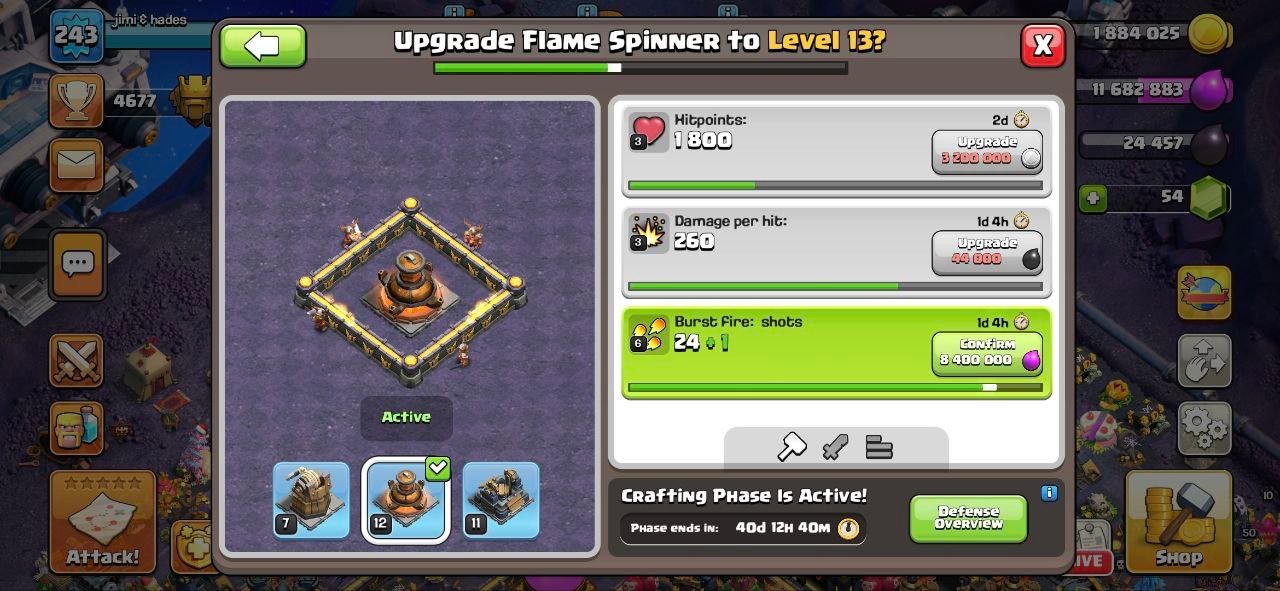Go back with the green arrow button
The height and width of the screenshot is (591, 1280).
coord(263,46)
